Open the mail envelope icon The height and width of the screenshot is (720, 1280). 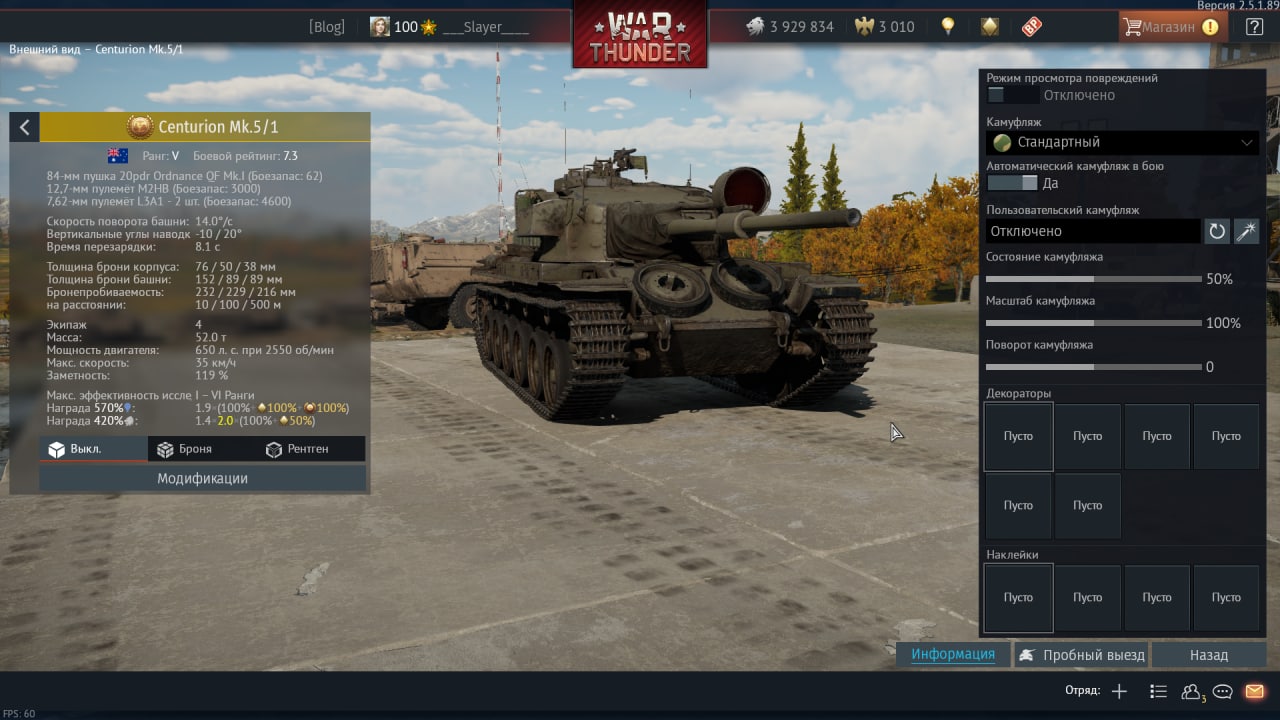coord(1254,691)
